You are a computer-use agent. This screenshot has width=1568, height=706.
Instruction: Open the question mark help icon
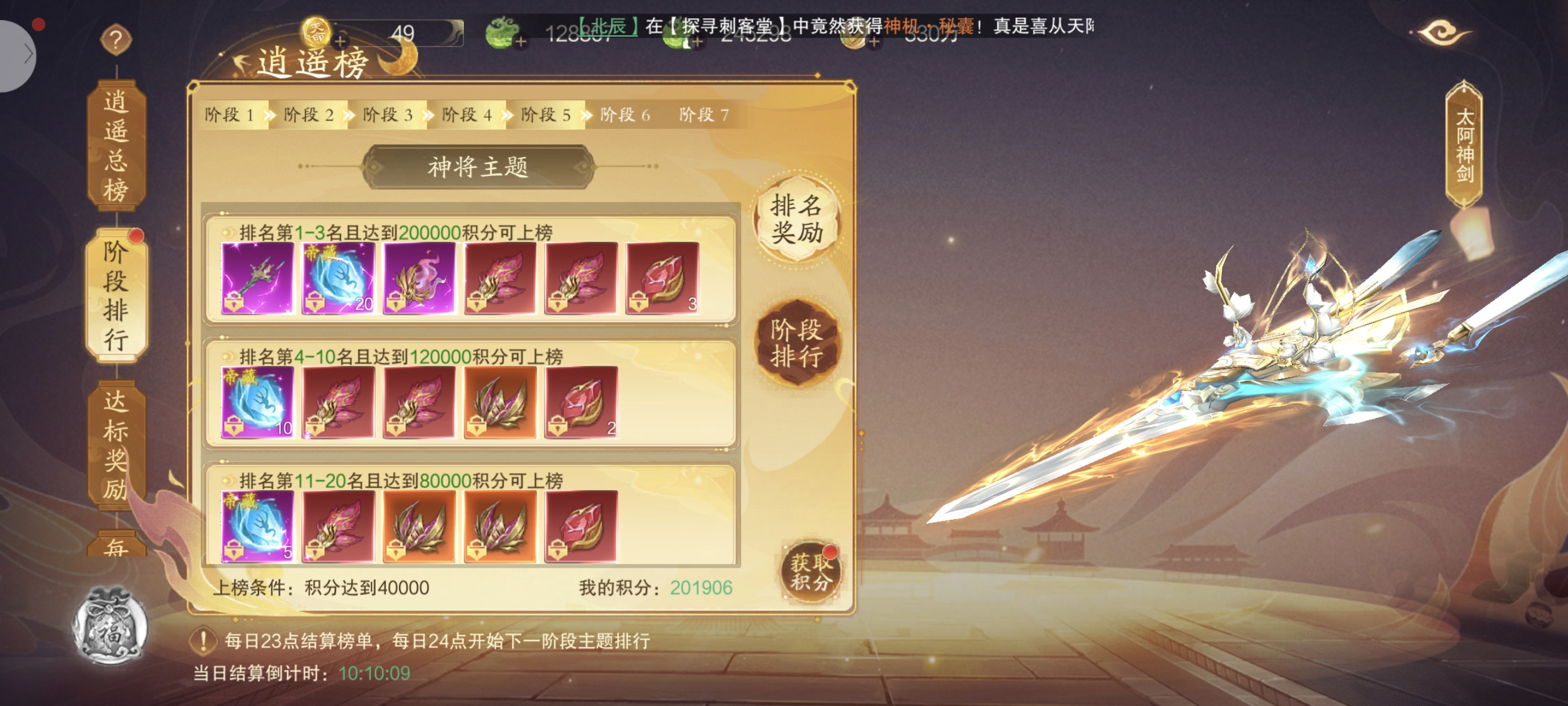tap(115, 39)
